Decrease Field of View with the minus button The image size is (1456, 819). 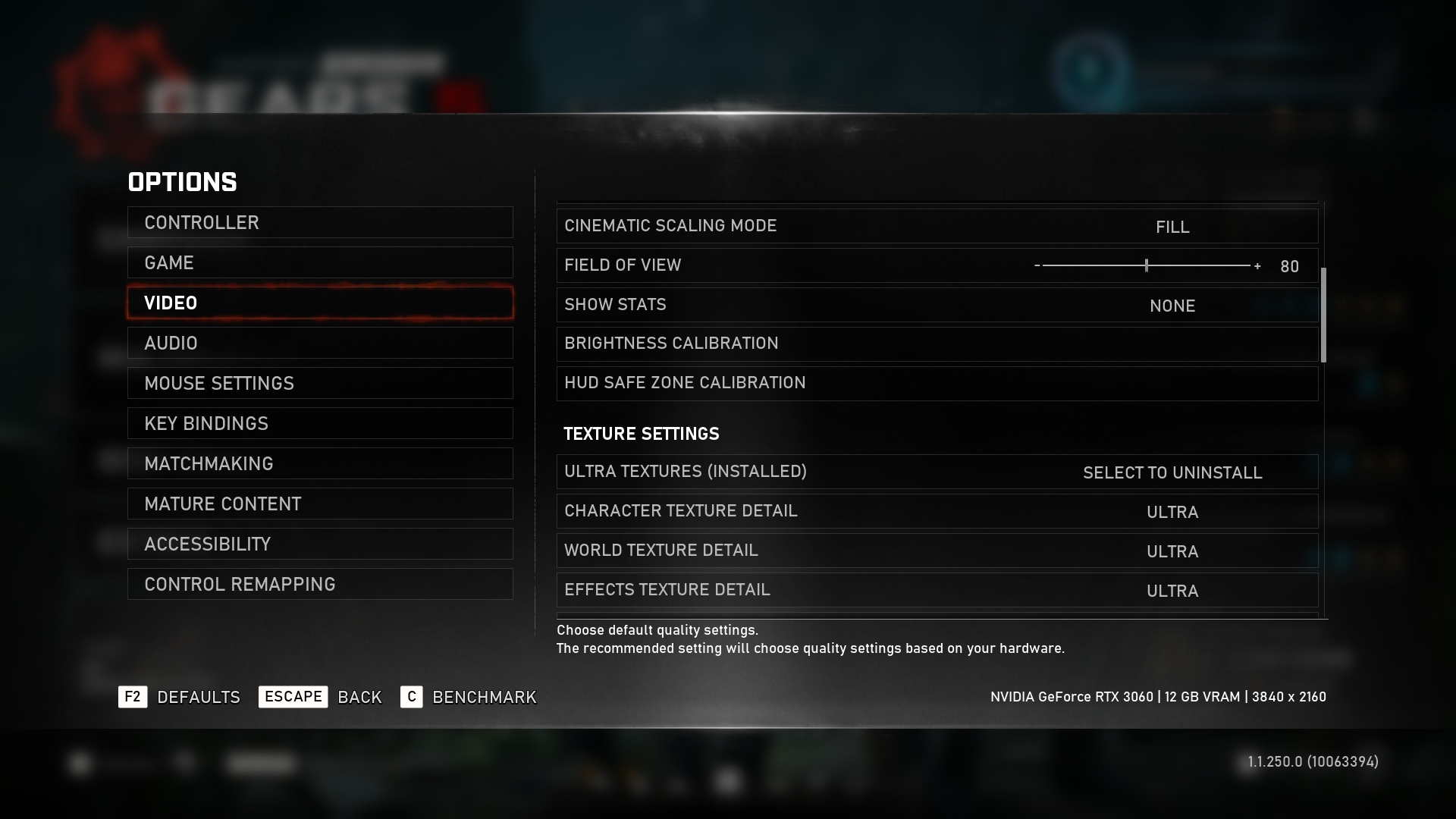click(x=1037, y=265)
